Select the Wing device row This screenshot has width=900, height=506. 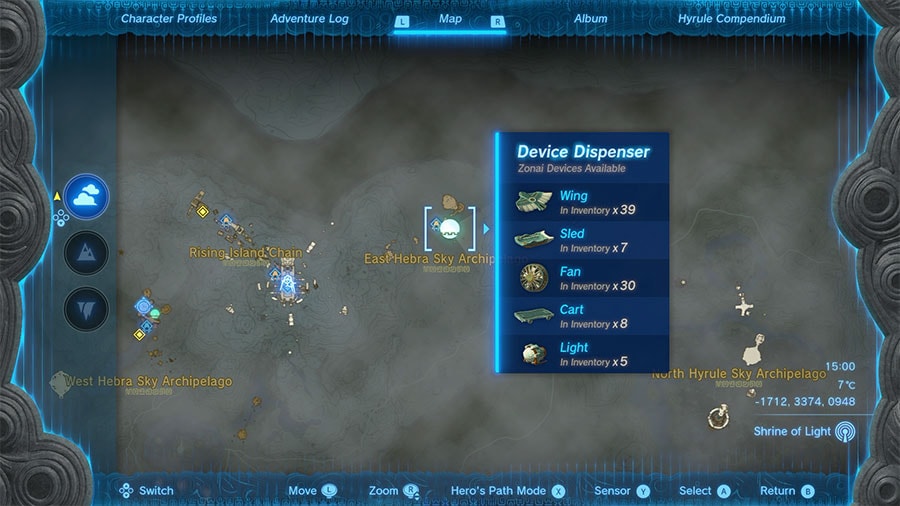(x=584, y=202)
